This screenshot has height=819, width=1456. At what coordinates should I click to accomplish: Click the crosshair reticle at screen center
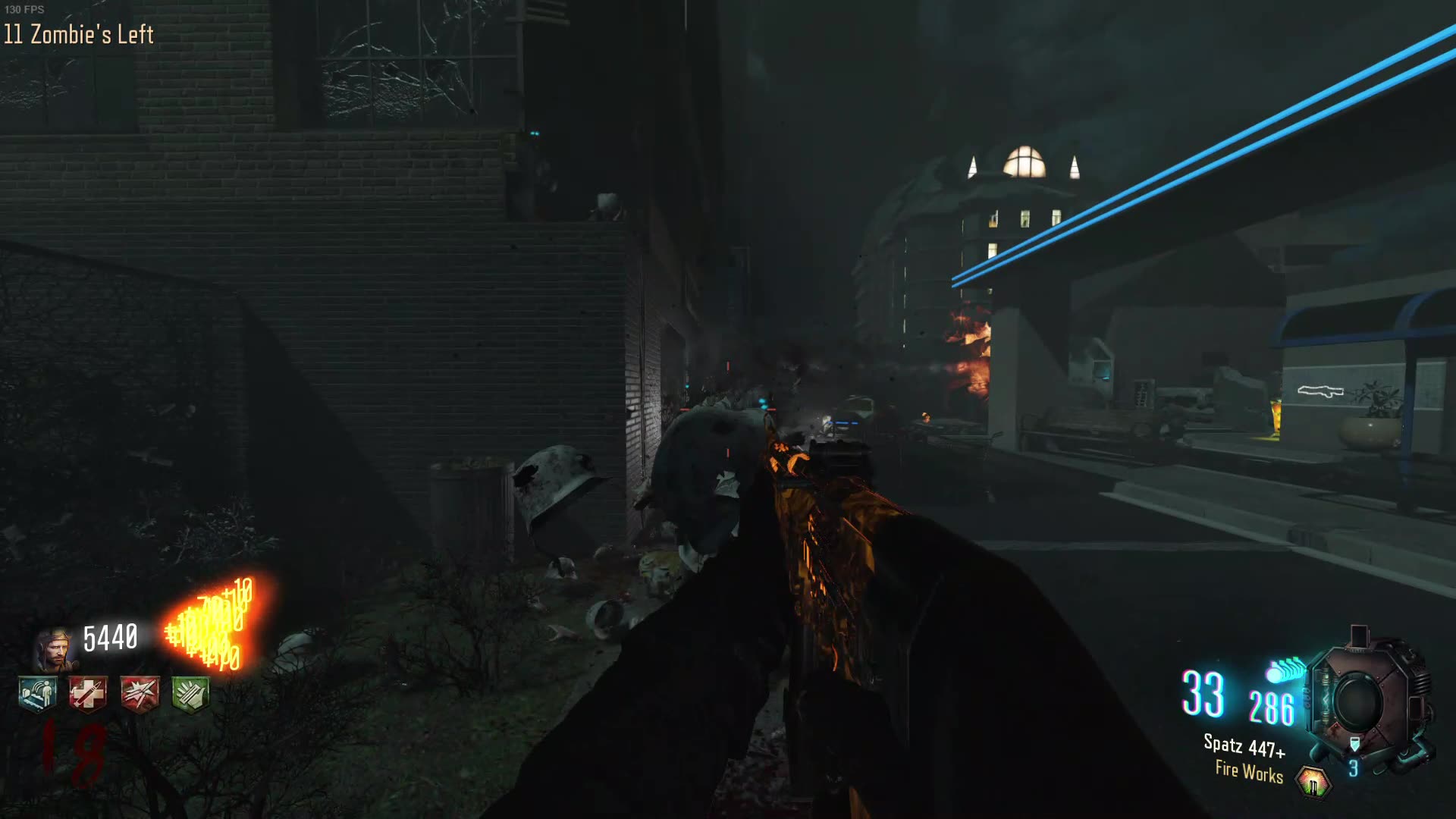click(x=728, y=409)
